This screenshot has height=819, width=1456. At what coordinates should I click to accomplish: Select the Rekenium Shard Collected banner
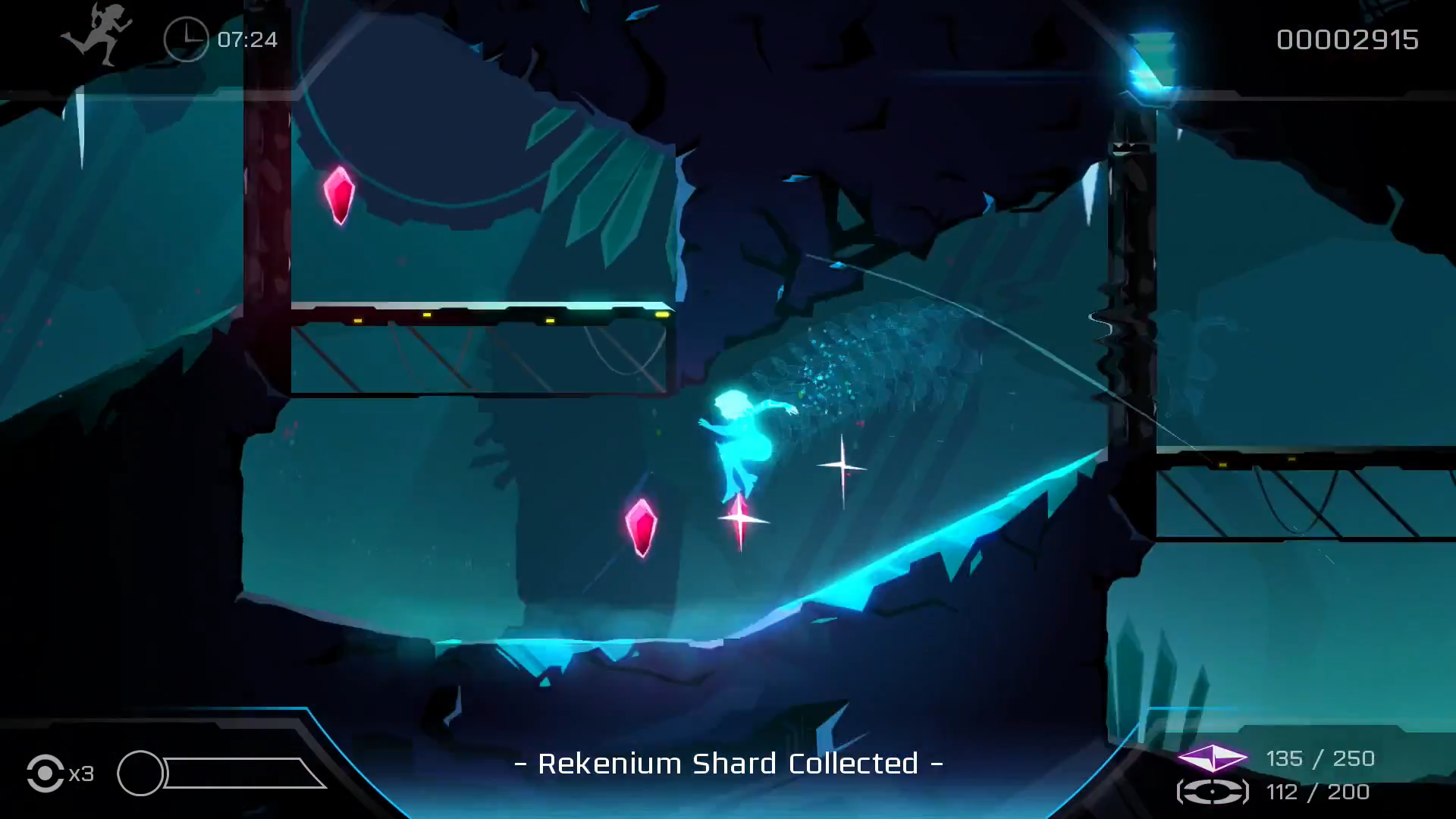(x=728, y=764)
